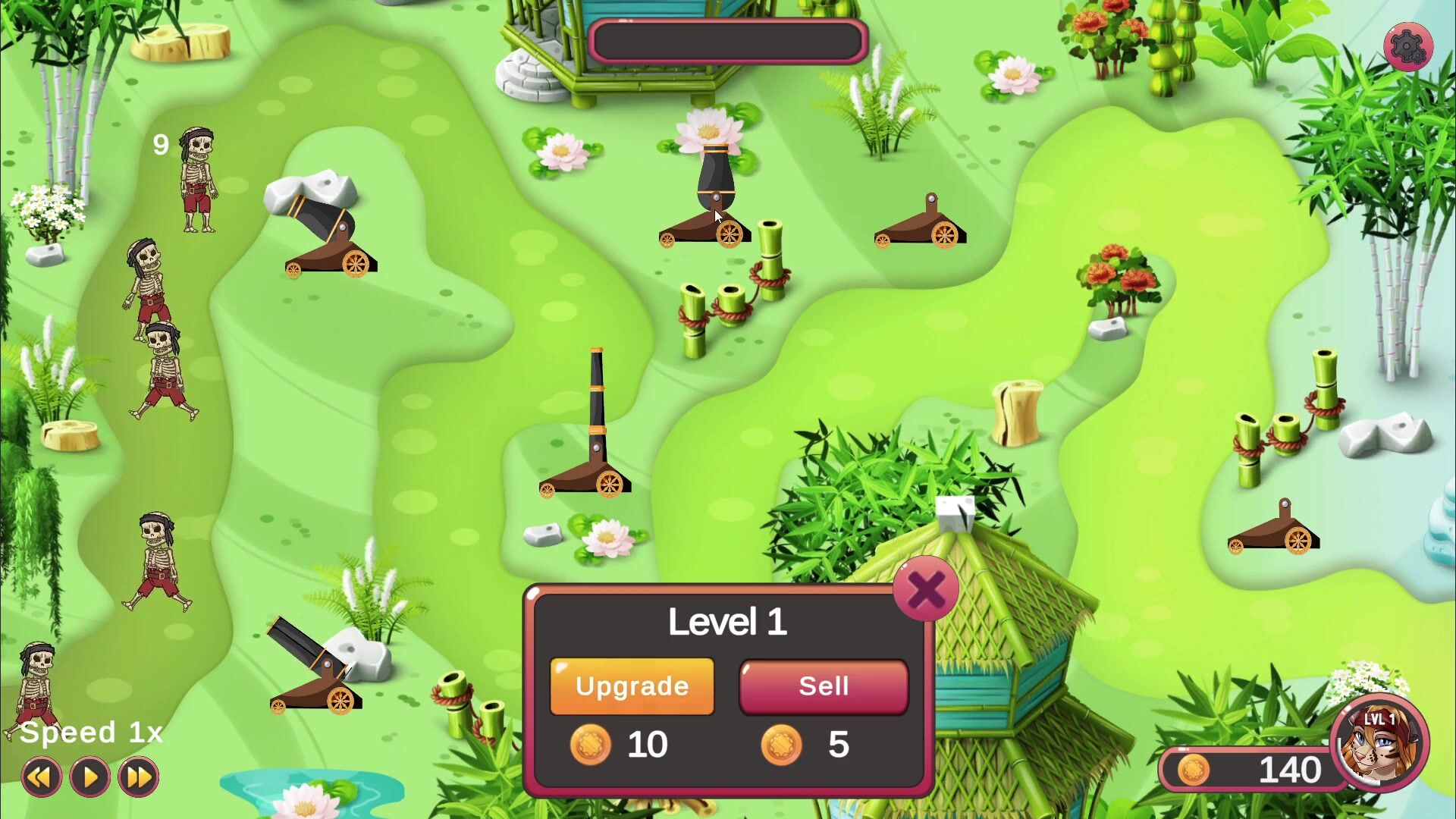Close the Level 1 tower panel
The height and width of the screenshot is (819, 1456).
926,589
